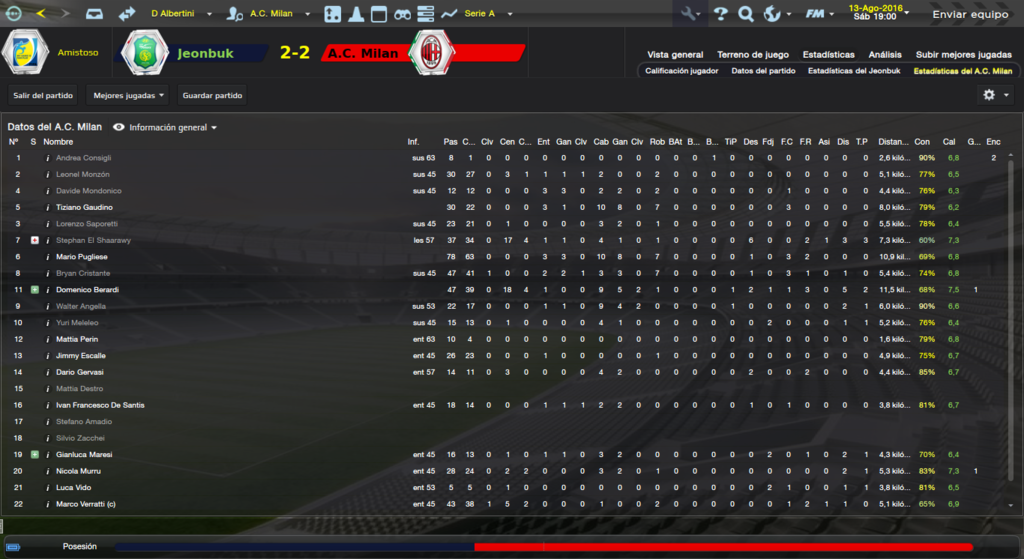The image size is (1024, 559).
Task: Open the question mark help menu
Action: [720, 15]
